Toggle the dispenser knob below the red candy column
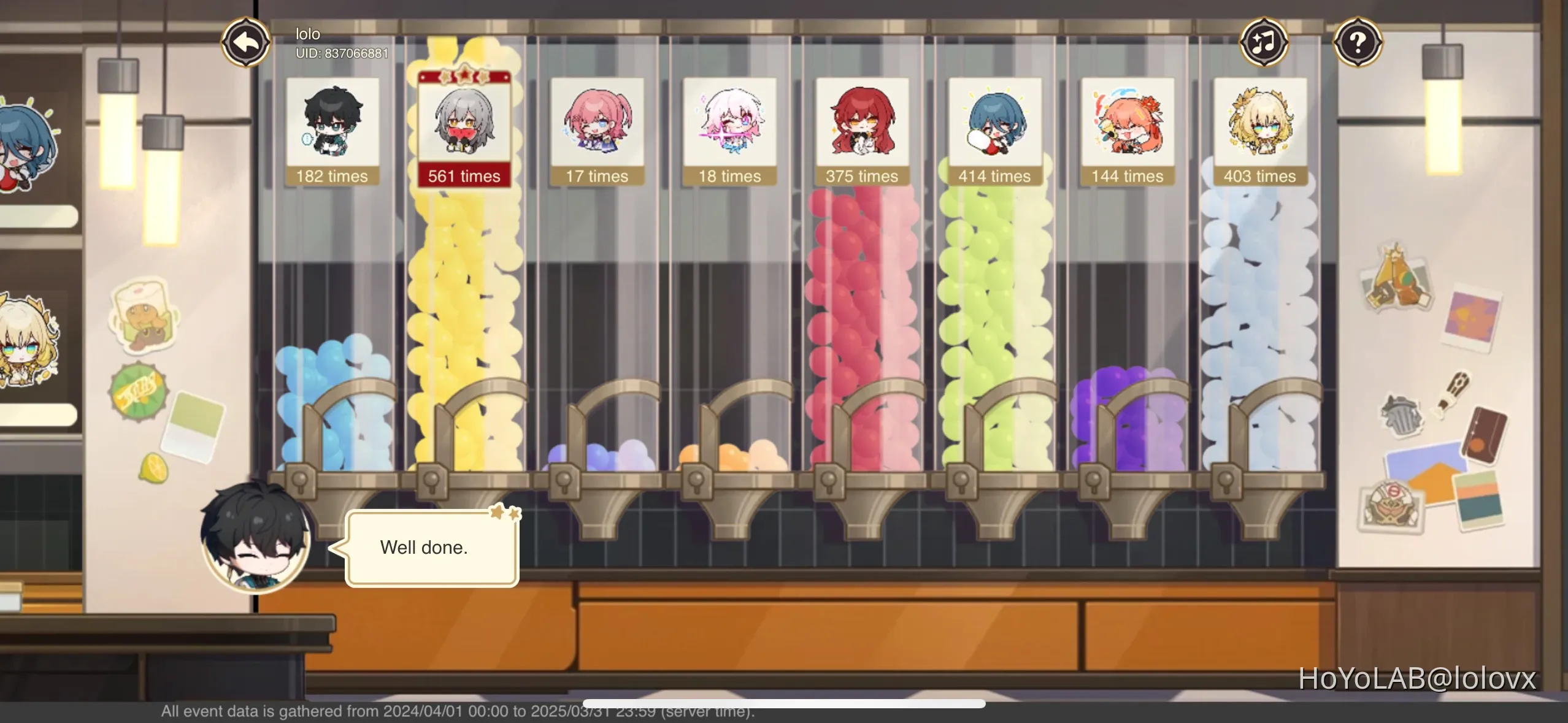This screenshot has height=723, width=1568. tap(830, 481)
